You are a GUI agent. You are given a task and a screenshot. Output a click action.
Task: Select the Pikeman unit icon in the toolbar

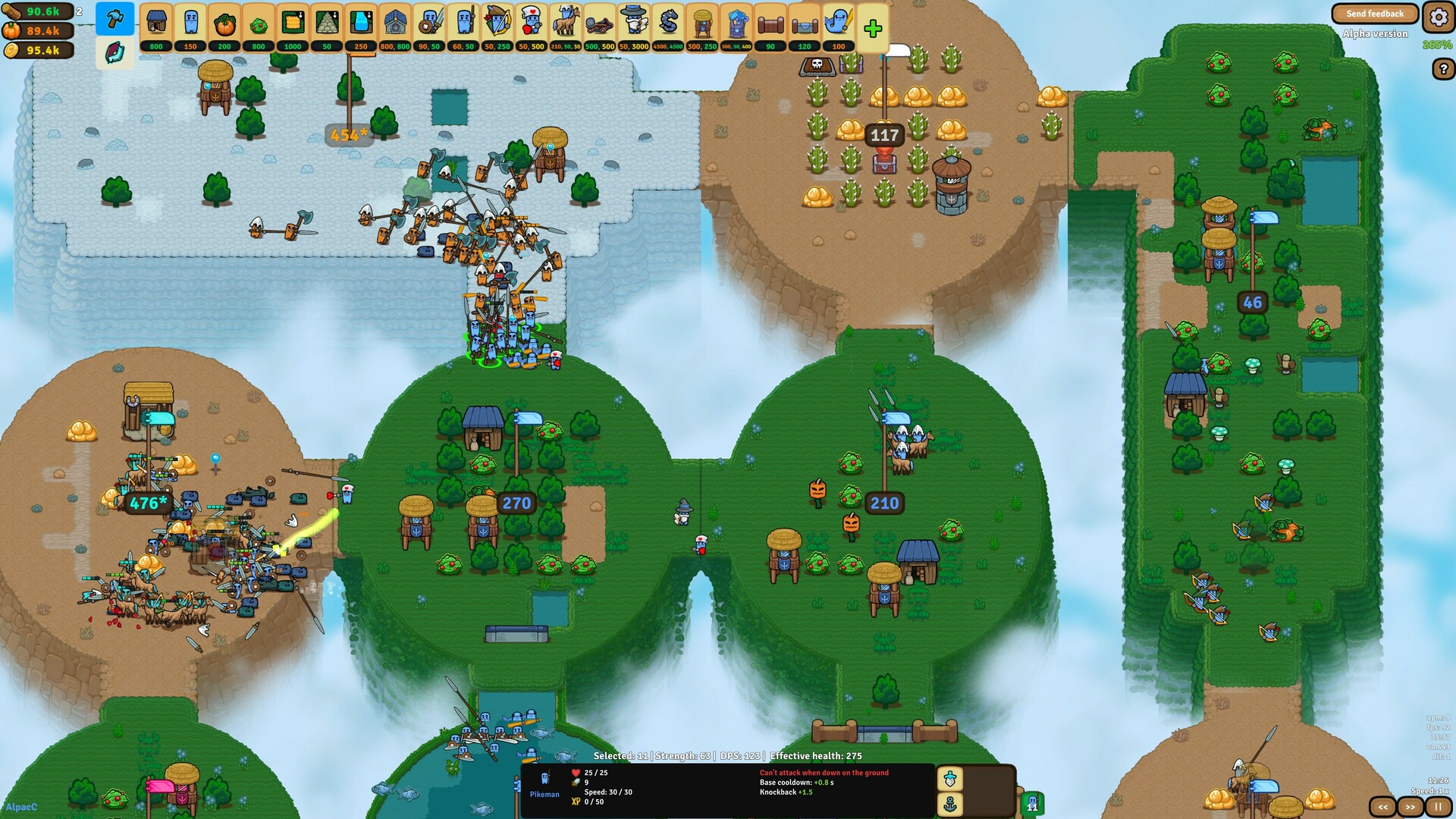(463, 24)
